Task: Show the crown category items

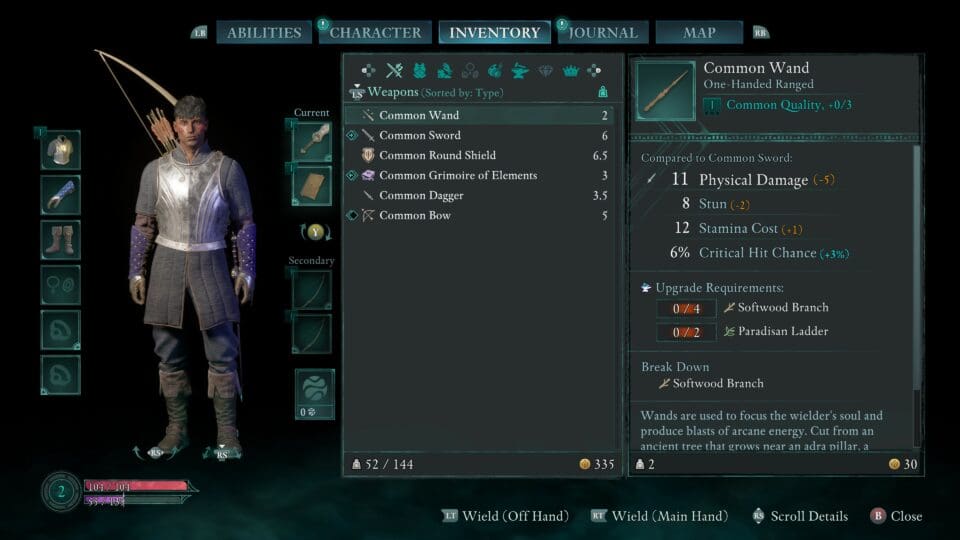Action: pos(571,71)
